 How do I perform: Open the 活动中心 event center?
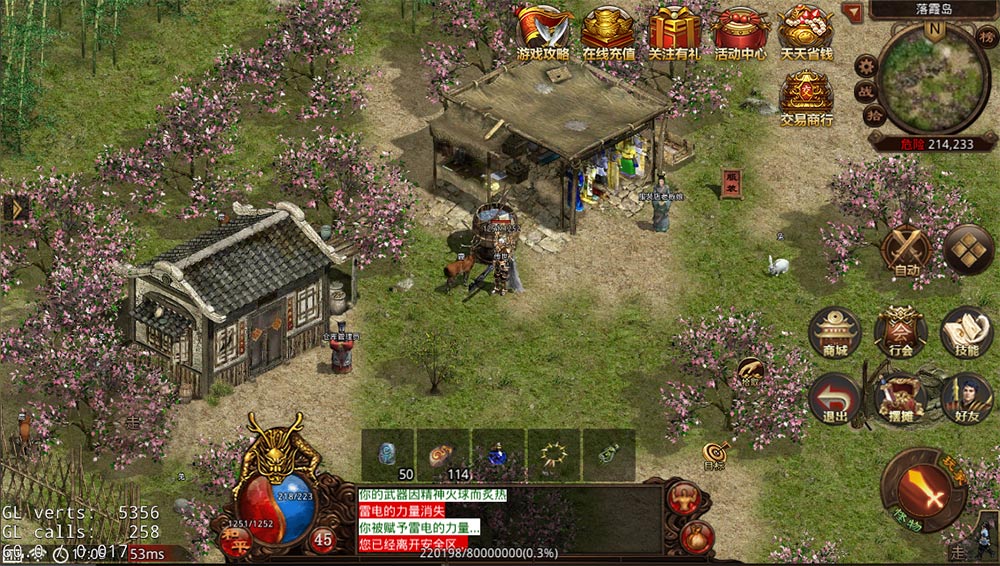740,32
